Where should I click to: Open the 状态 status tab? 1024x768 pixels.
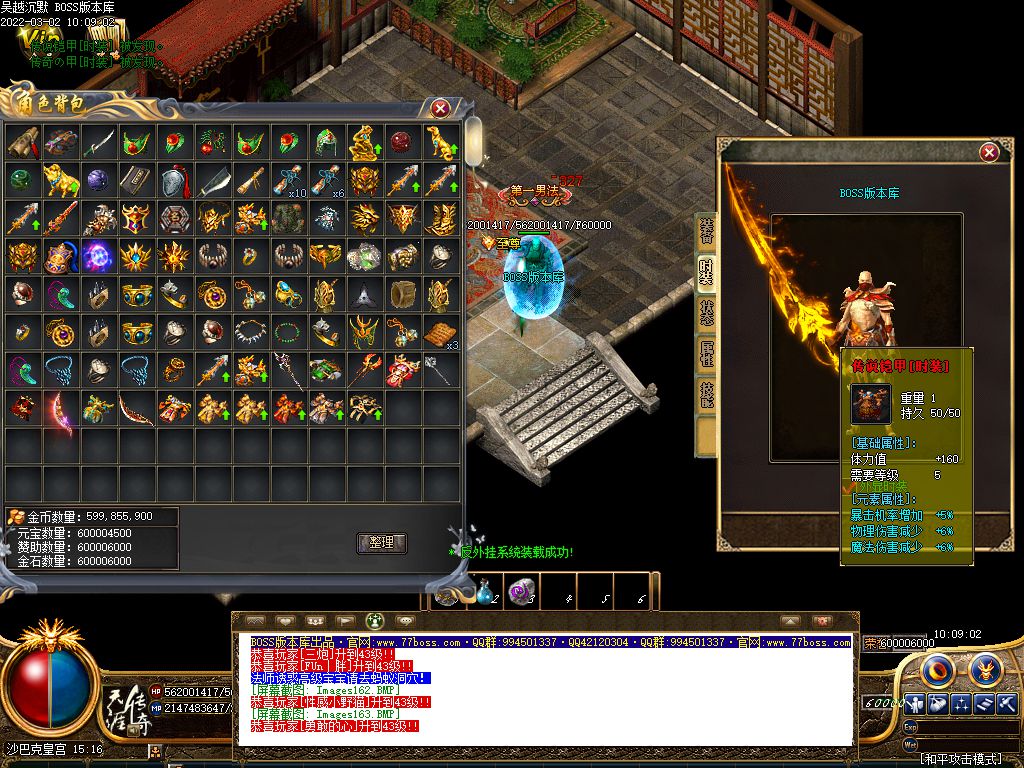click(706, 313)
